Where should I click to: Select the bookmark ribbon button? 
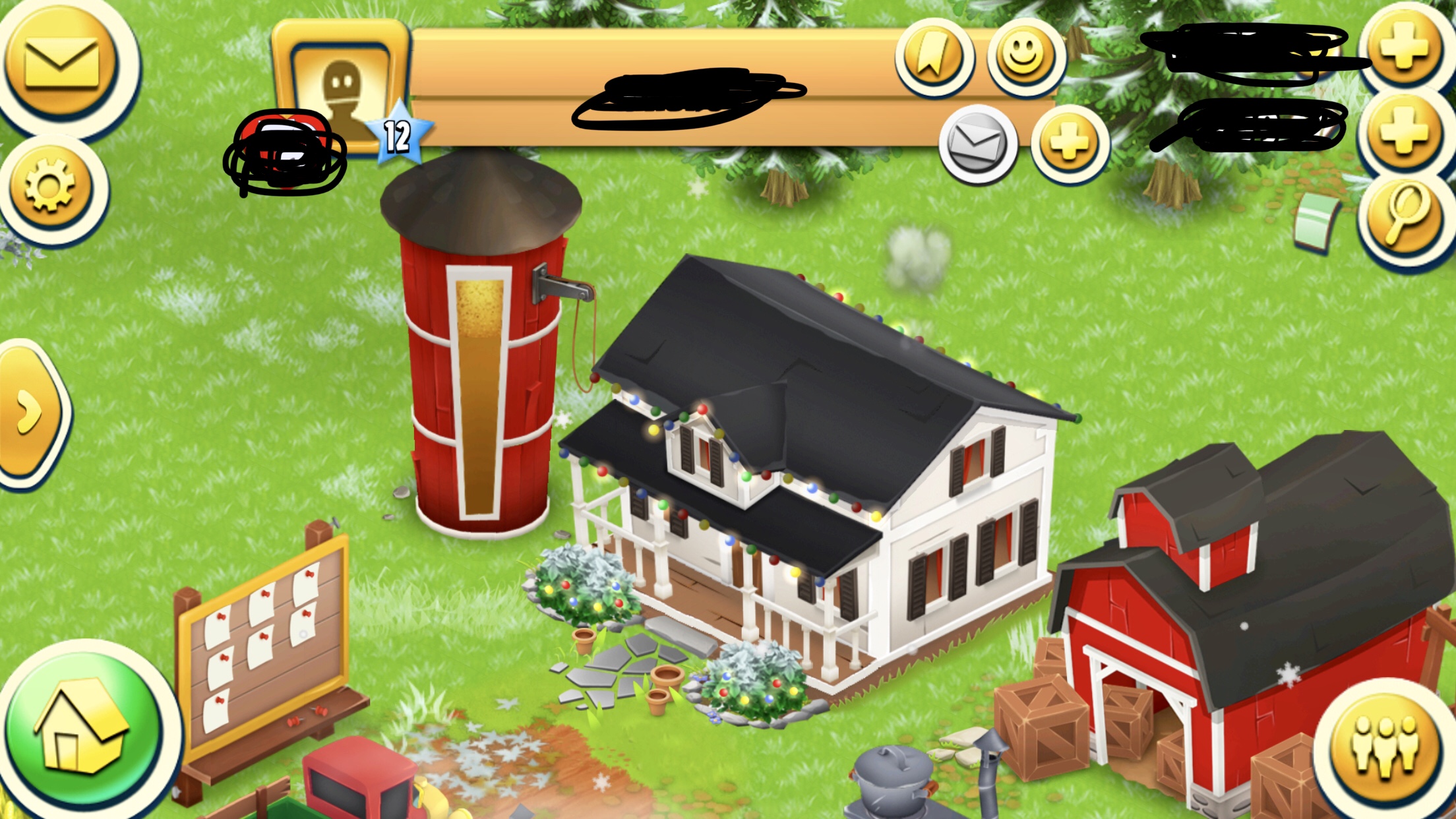pos(933,56)
